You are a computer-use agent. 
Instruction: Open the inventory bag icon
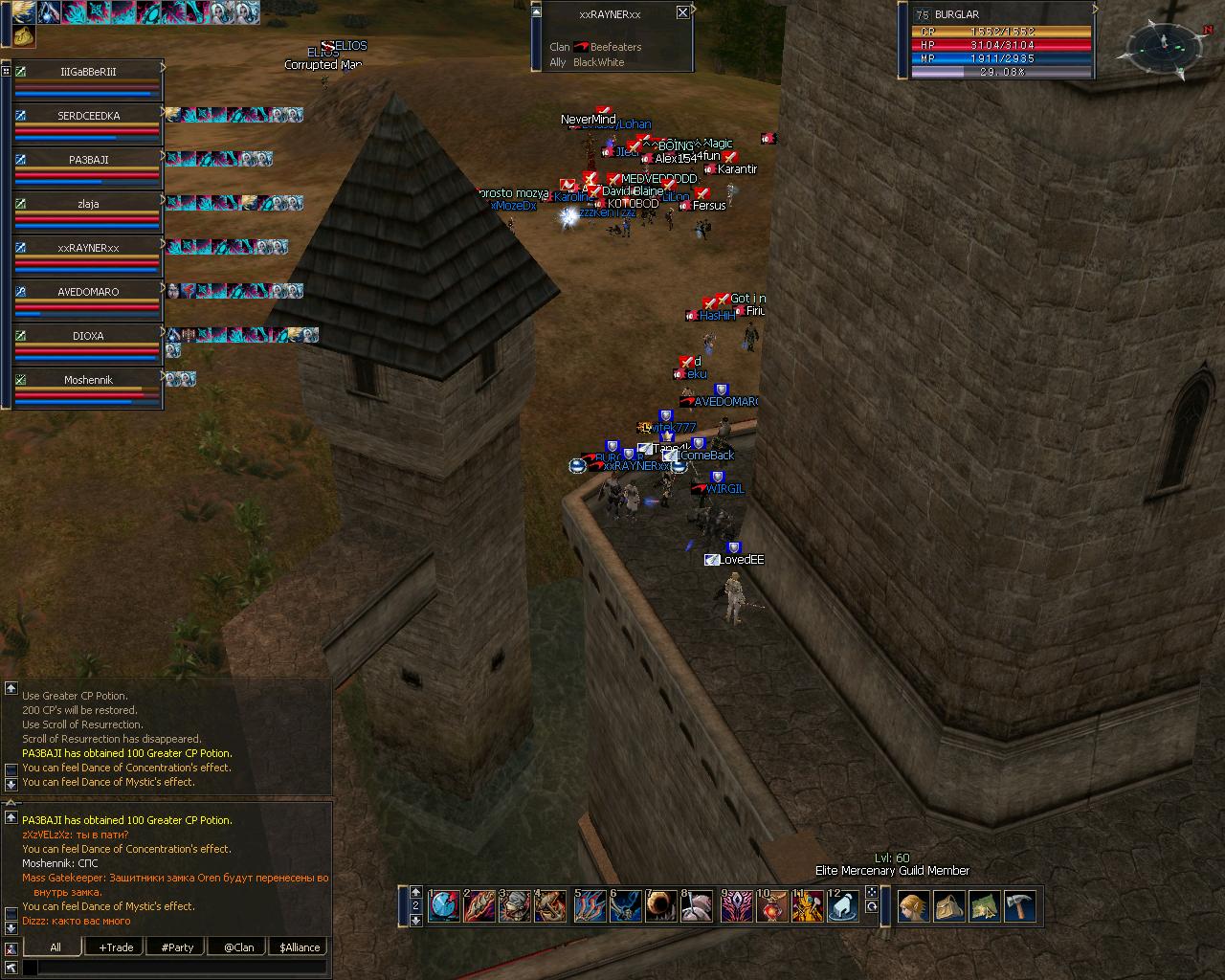[949, 905]
